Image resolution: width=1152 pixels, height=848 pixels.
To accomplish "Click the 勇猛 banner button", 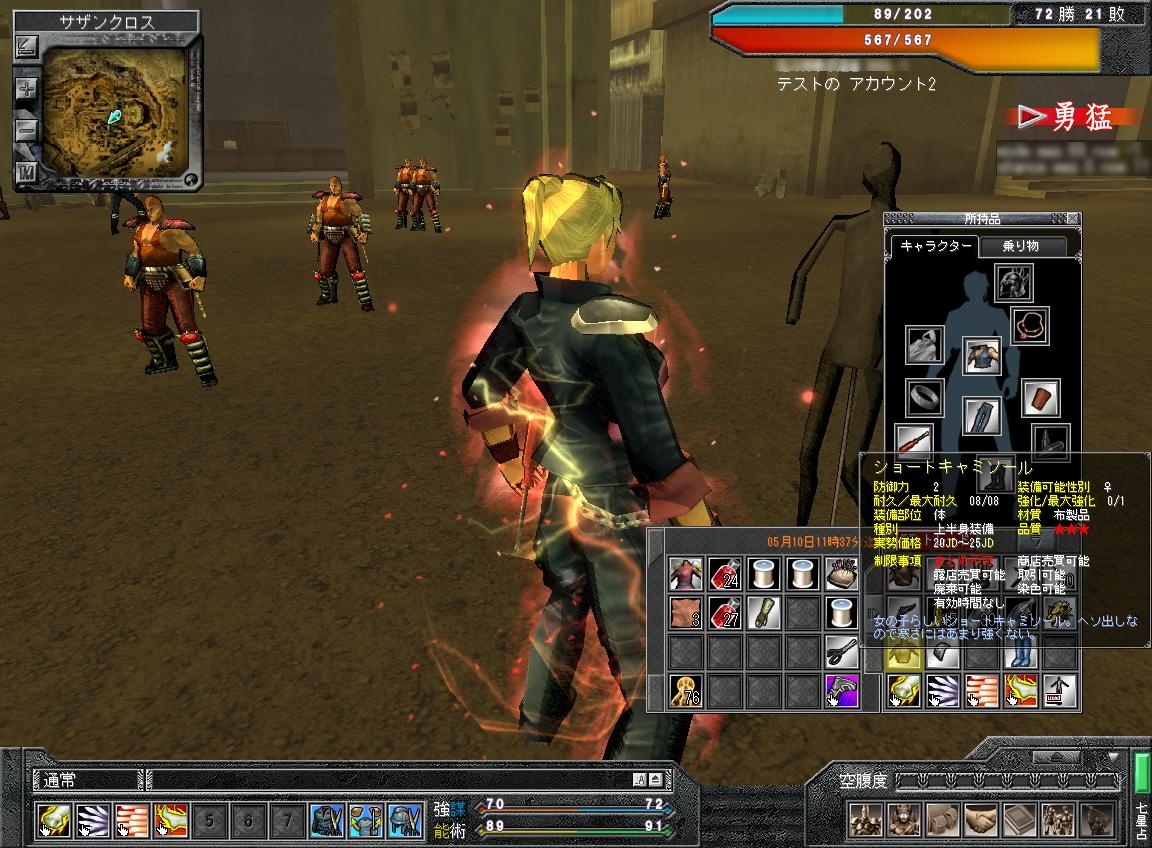I will [1070, 118].
